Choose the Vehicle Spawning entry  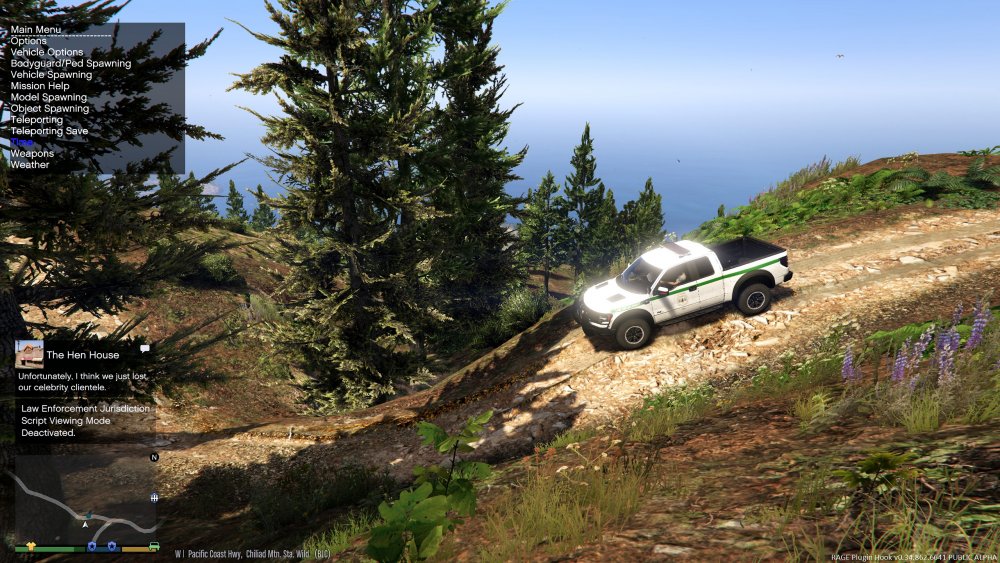pos(51,75)
